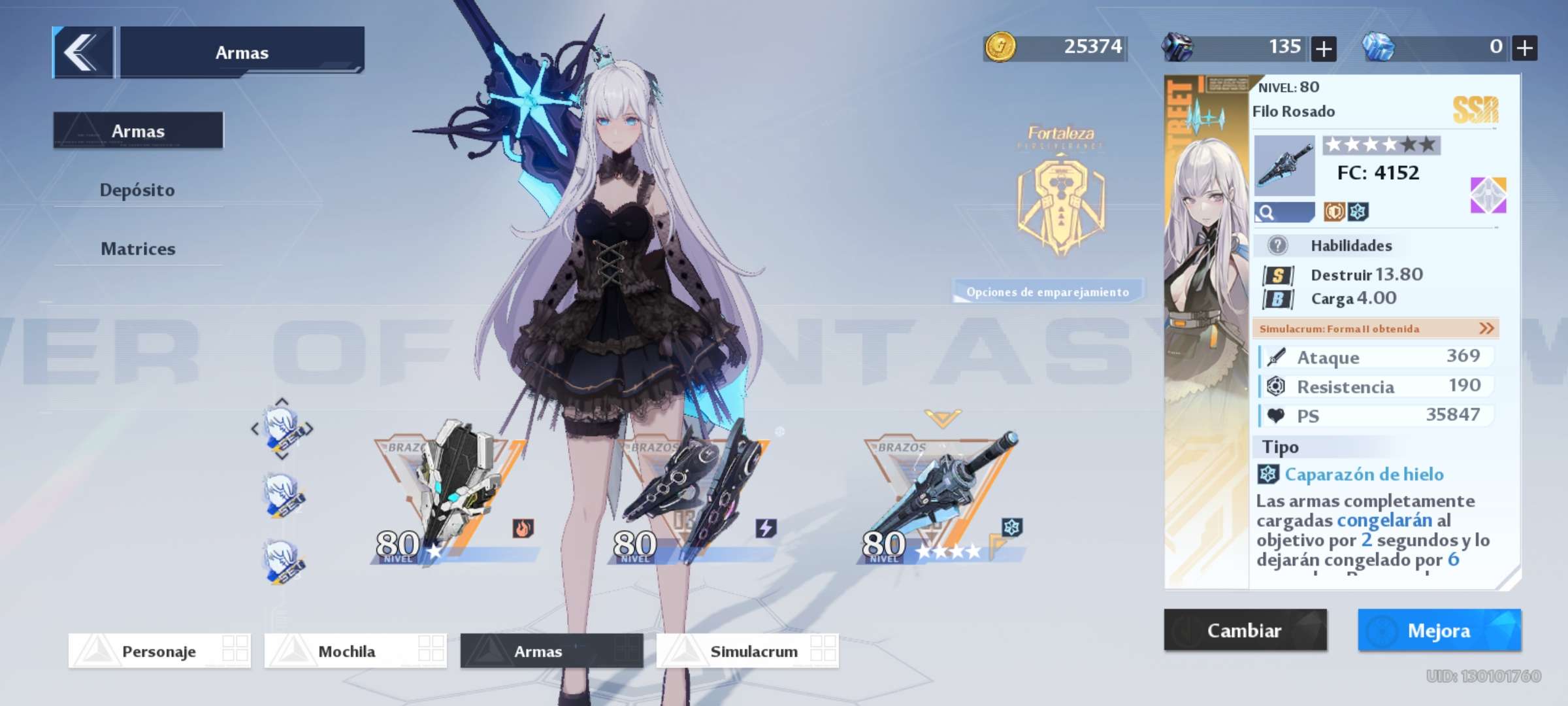Open the Habilidades help question mark
The width and height of the screenshot is (1568, 706).
coord(1277,246)
